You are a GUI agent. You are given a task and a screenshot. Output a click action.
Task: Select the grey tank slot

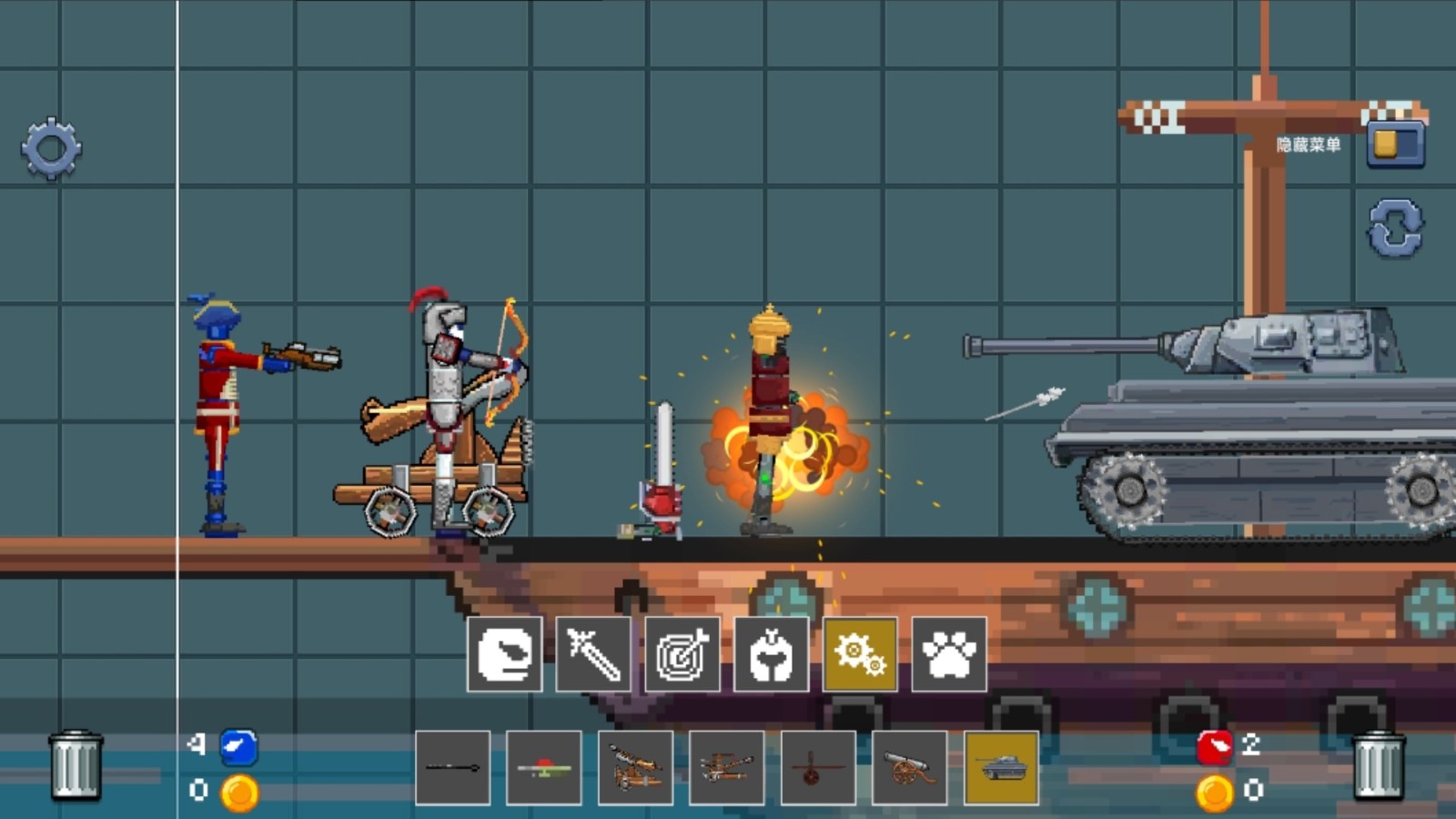coord(1001,768)
